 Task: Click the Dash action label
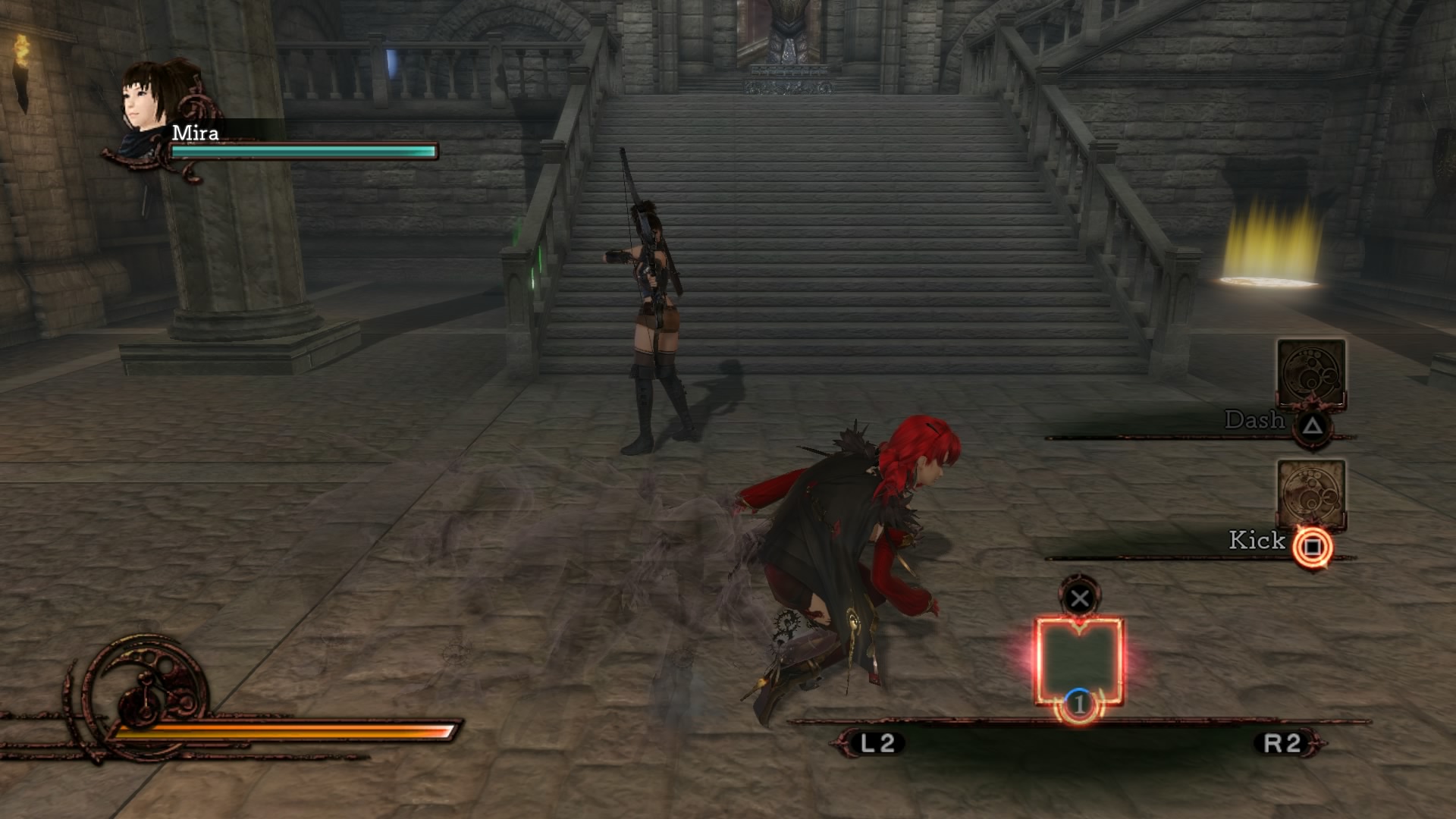point(1255,421)
